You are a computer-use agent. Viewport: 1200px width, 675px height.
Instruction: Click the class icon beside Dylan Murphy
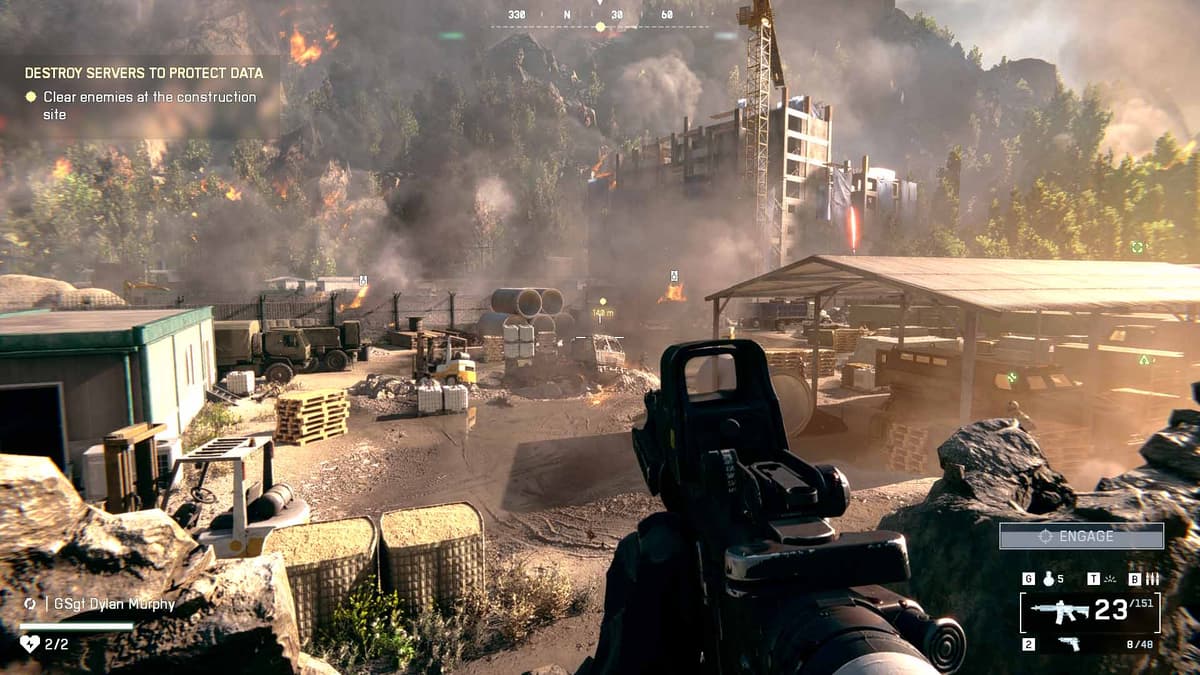click(x=30, y=604)
